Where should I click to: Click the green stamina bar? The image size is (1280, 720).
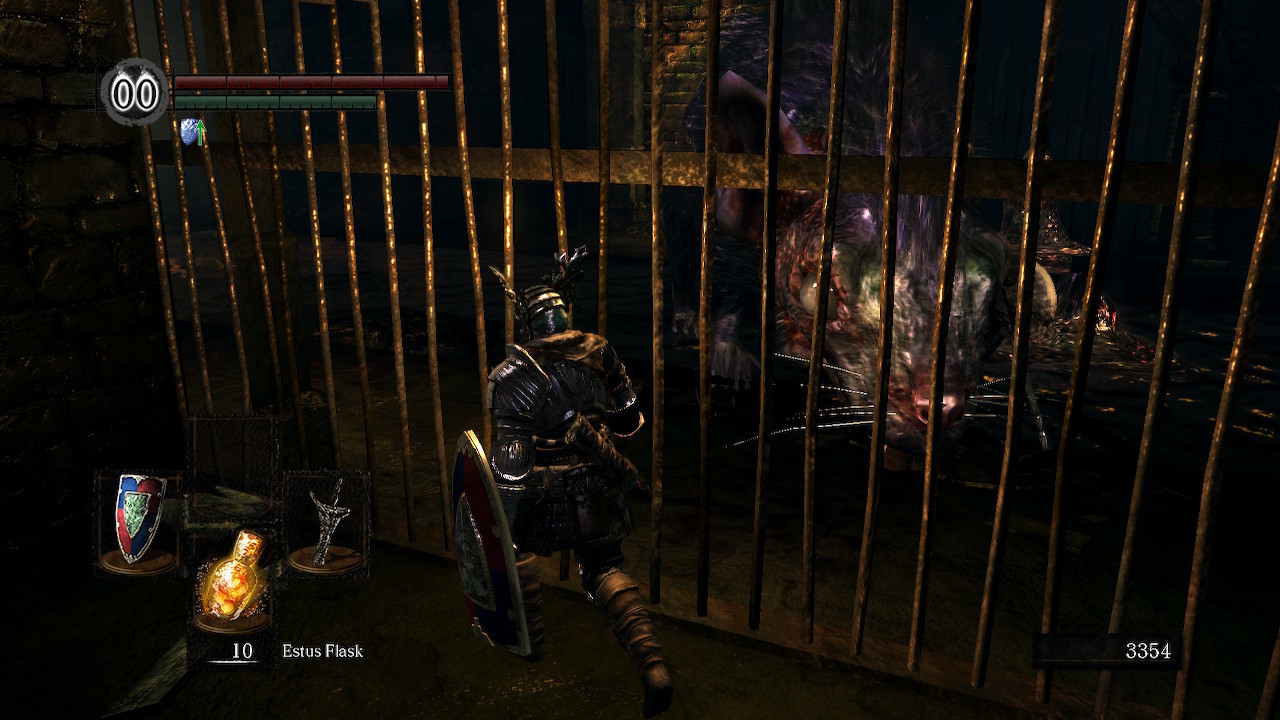click(275, 101)
